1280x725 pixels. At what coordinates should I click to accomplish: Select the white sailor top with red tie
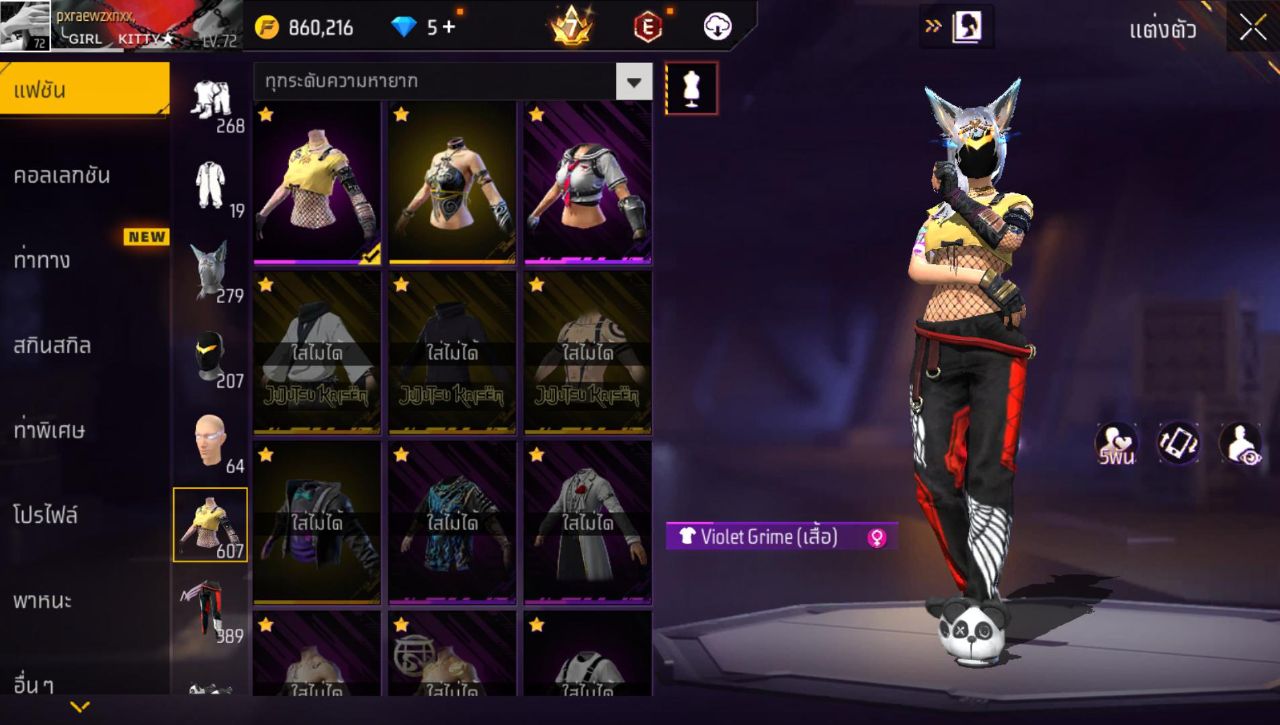pos(587,182)
